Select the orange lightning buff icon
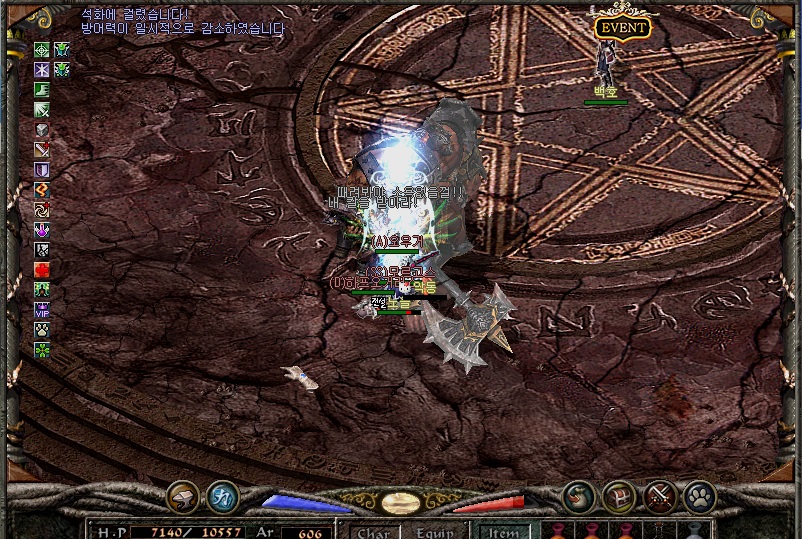This screenshot has height=539, width=802. tap(42, 190)
